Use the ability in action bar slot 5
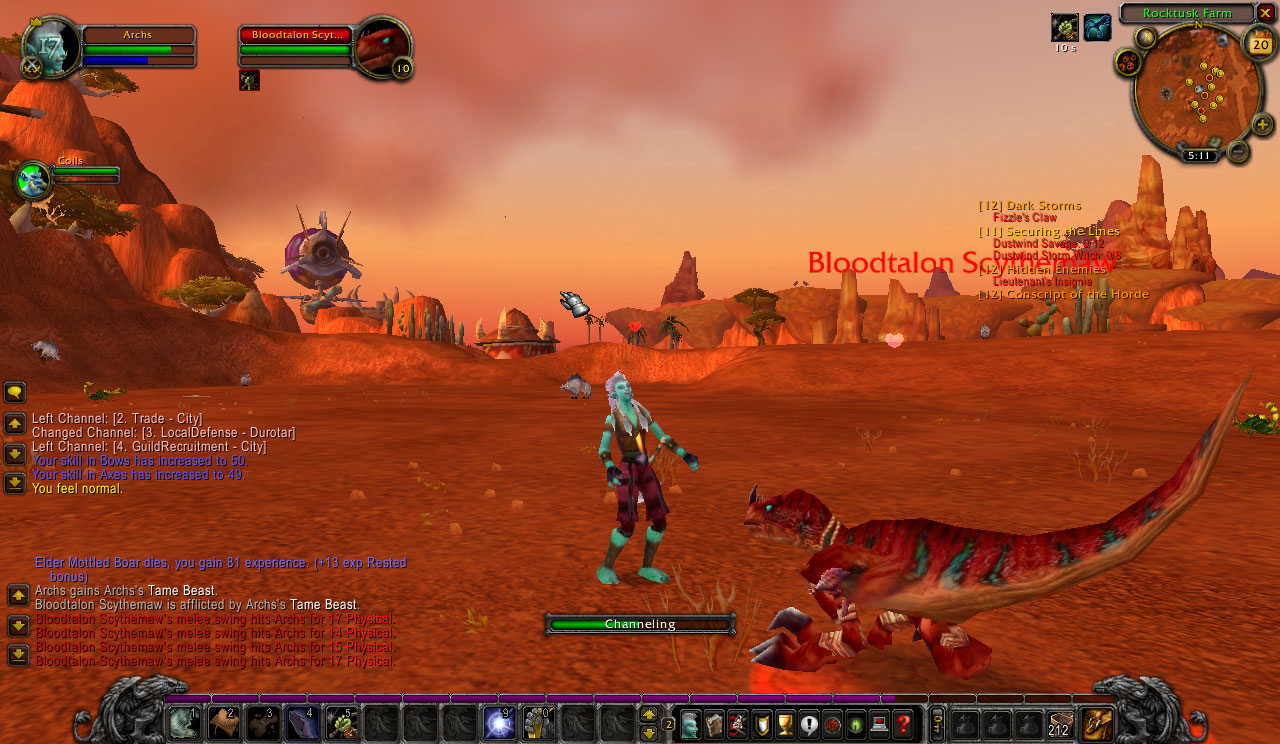This screenshot has height=744, width=1280. point(341,721)
